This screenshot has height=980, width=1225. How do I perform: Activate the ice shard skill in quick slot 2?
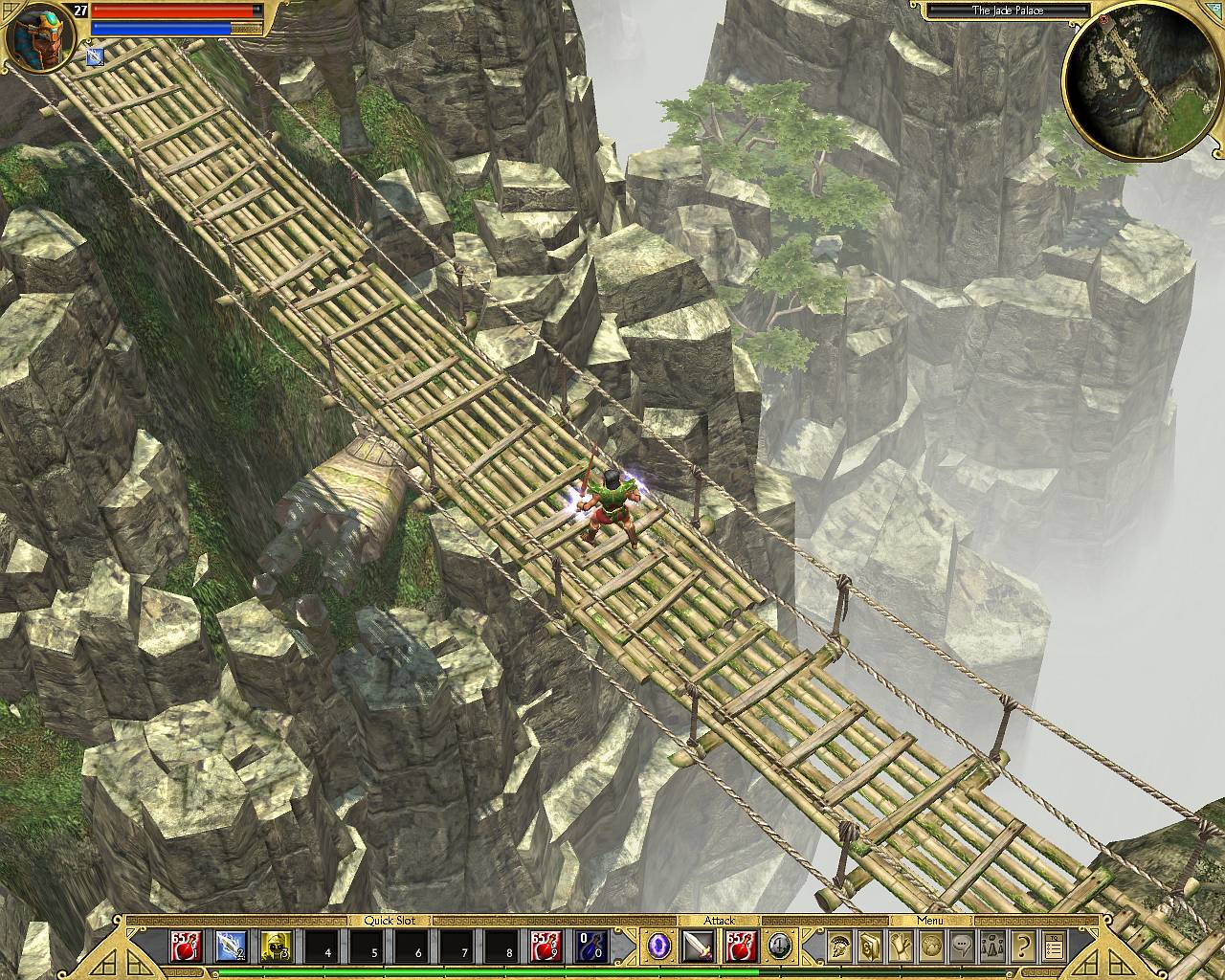[231, 946]
